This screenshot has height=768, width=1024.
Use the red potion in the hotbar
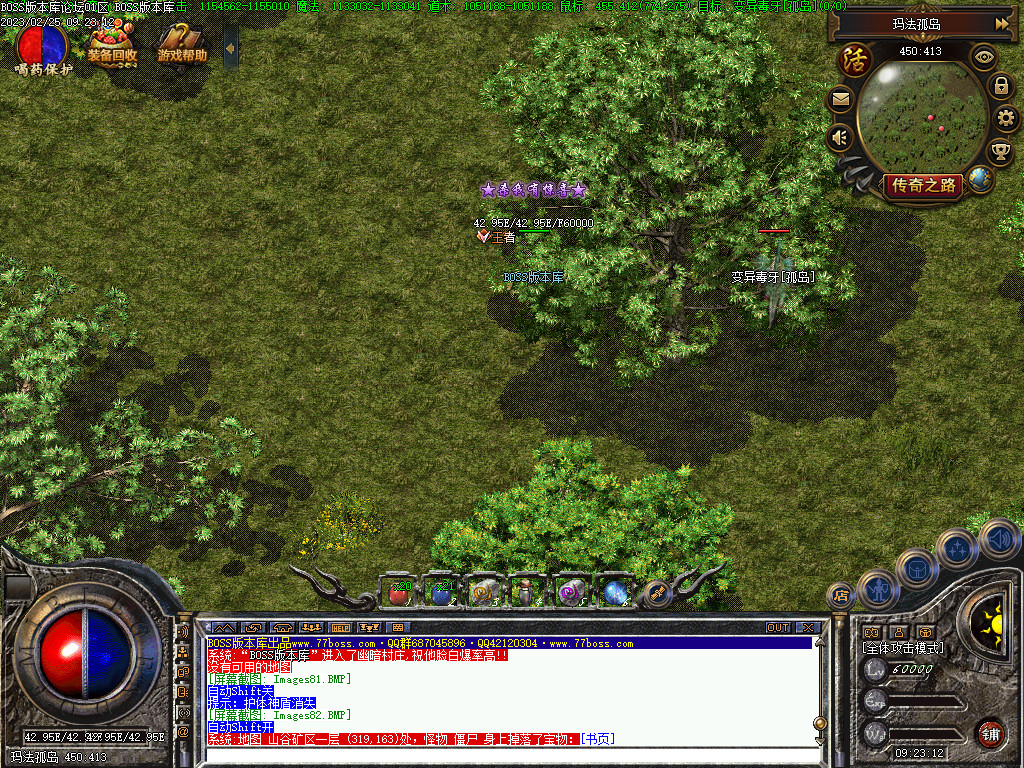point(400,593)
